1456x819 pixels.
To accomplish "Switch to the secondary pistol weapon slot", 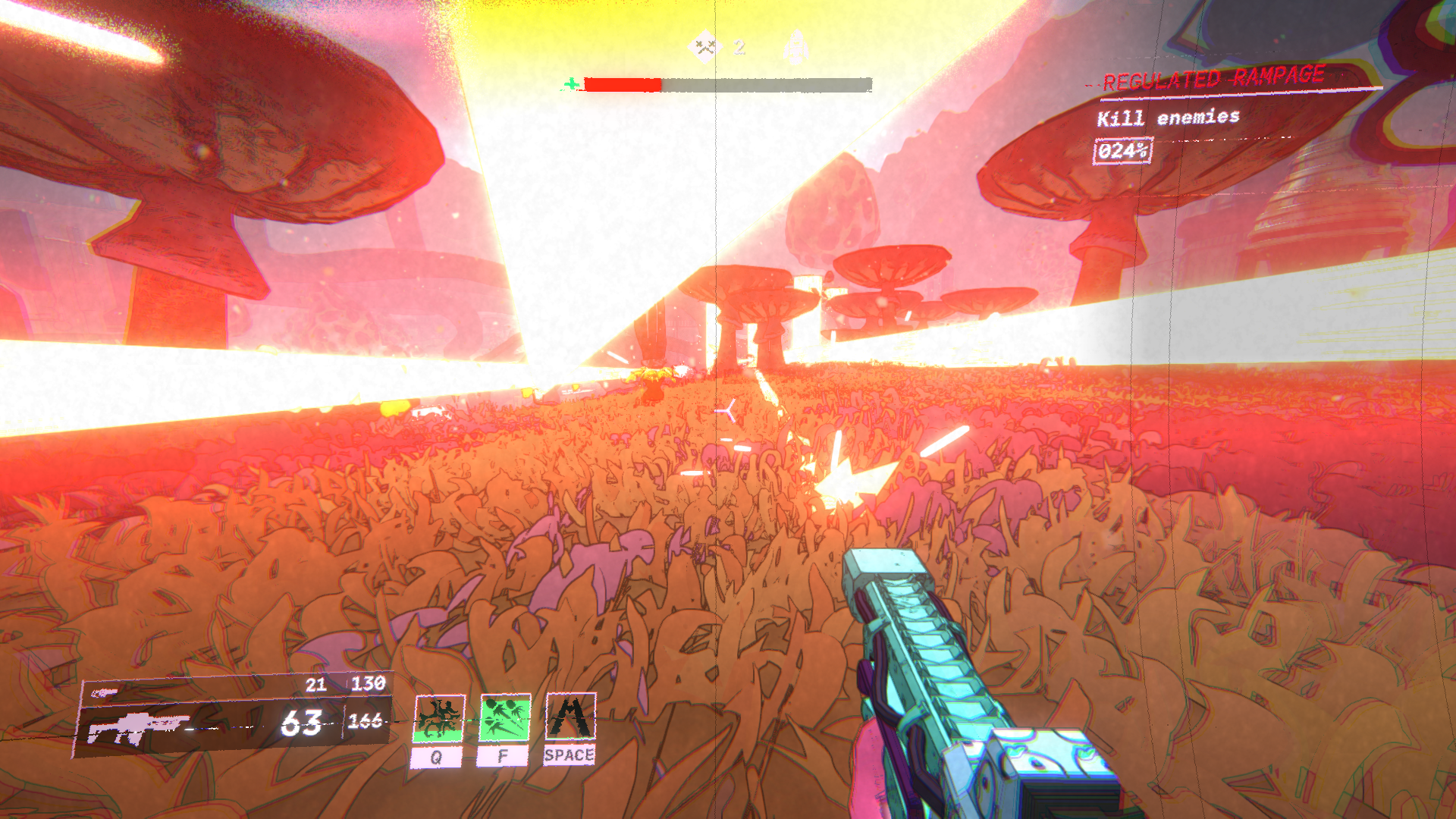I will tap(105, 692).
